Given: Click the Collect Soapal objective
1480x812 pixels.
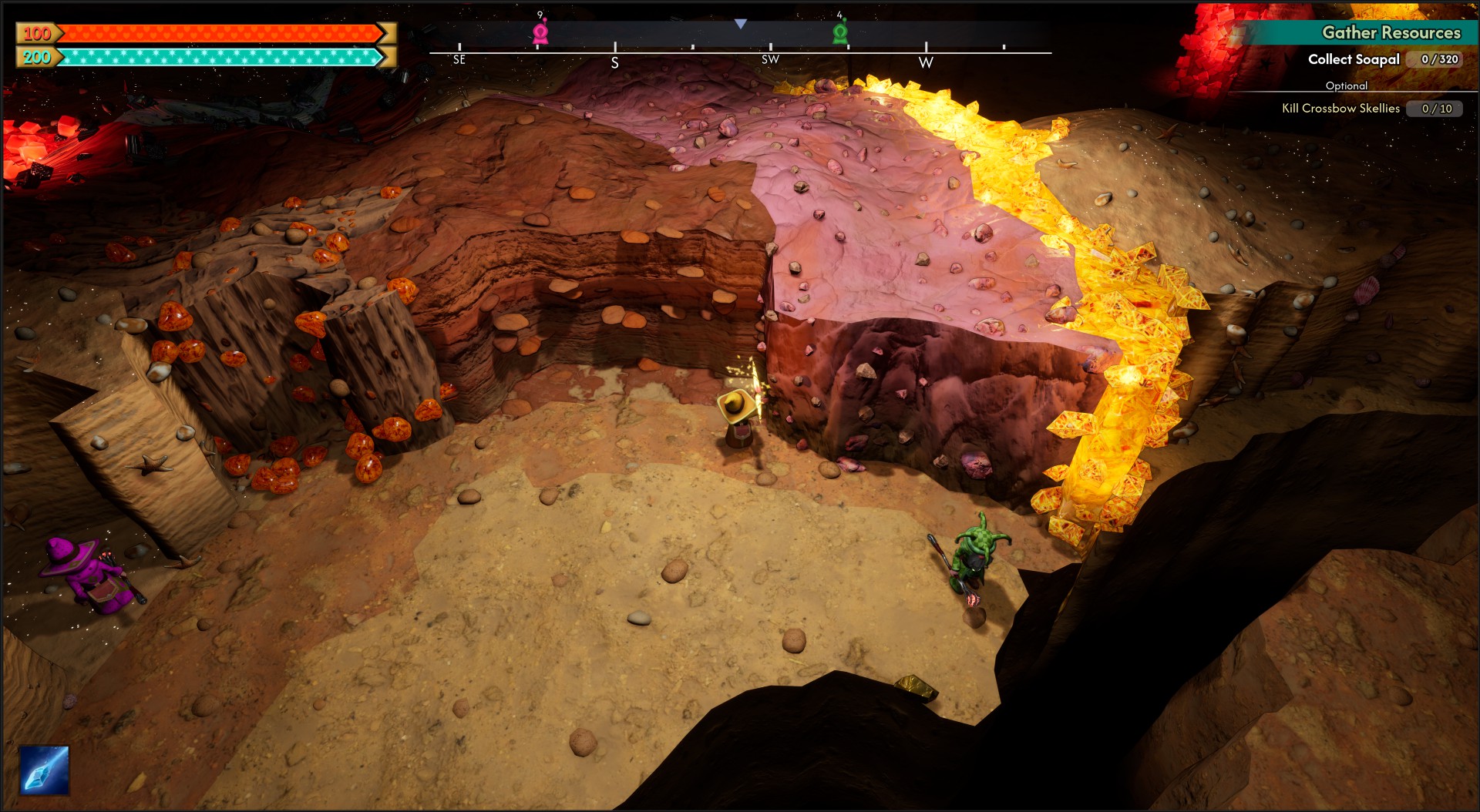Looking at the screenshot, I should click(1354, 59).
